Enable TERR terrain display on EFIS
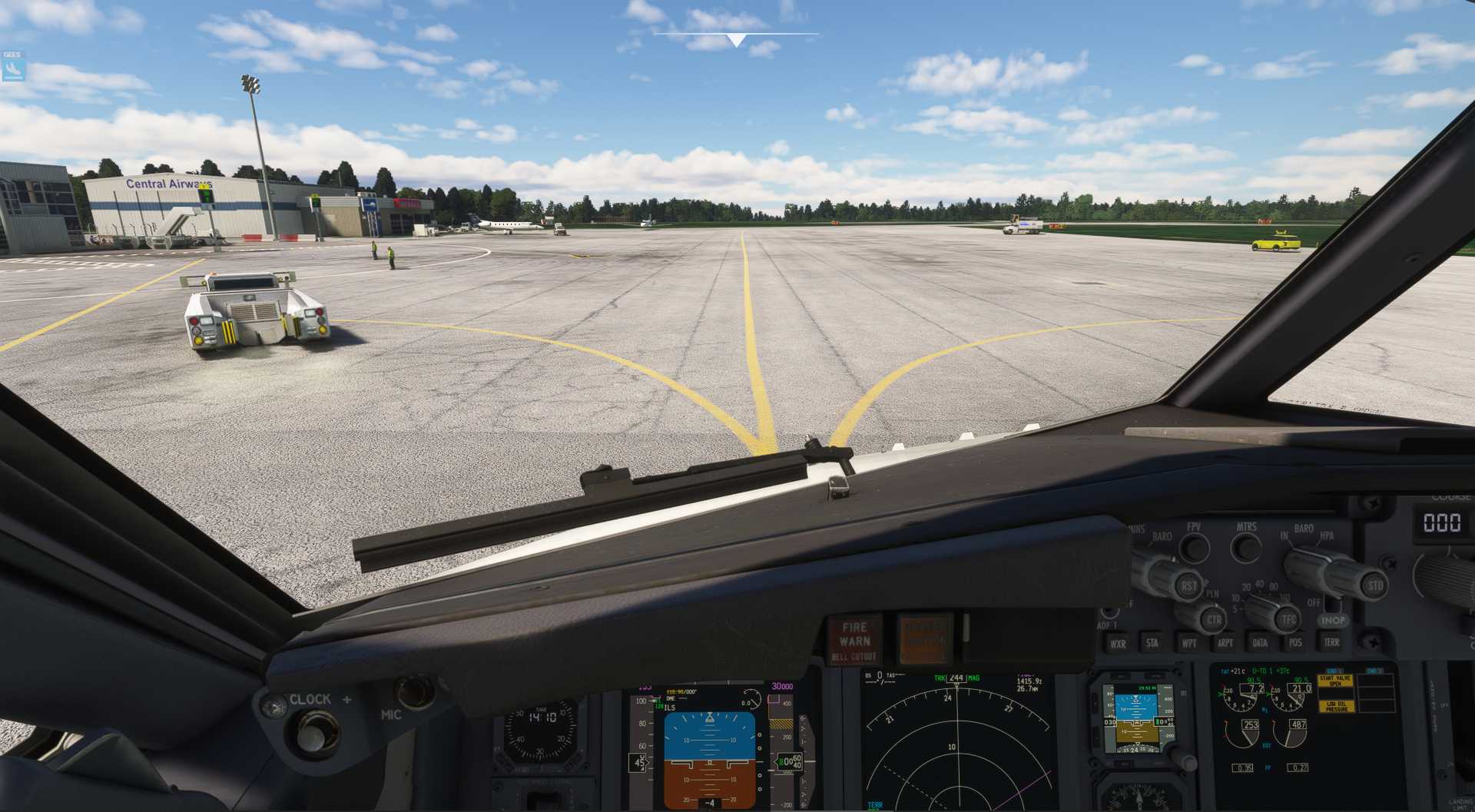 point(1331,641)
